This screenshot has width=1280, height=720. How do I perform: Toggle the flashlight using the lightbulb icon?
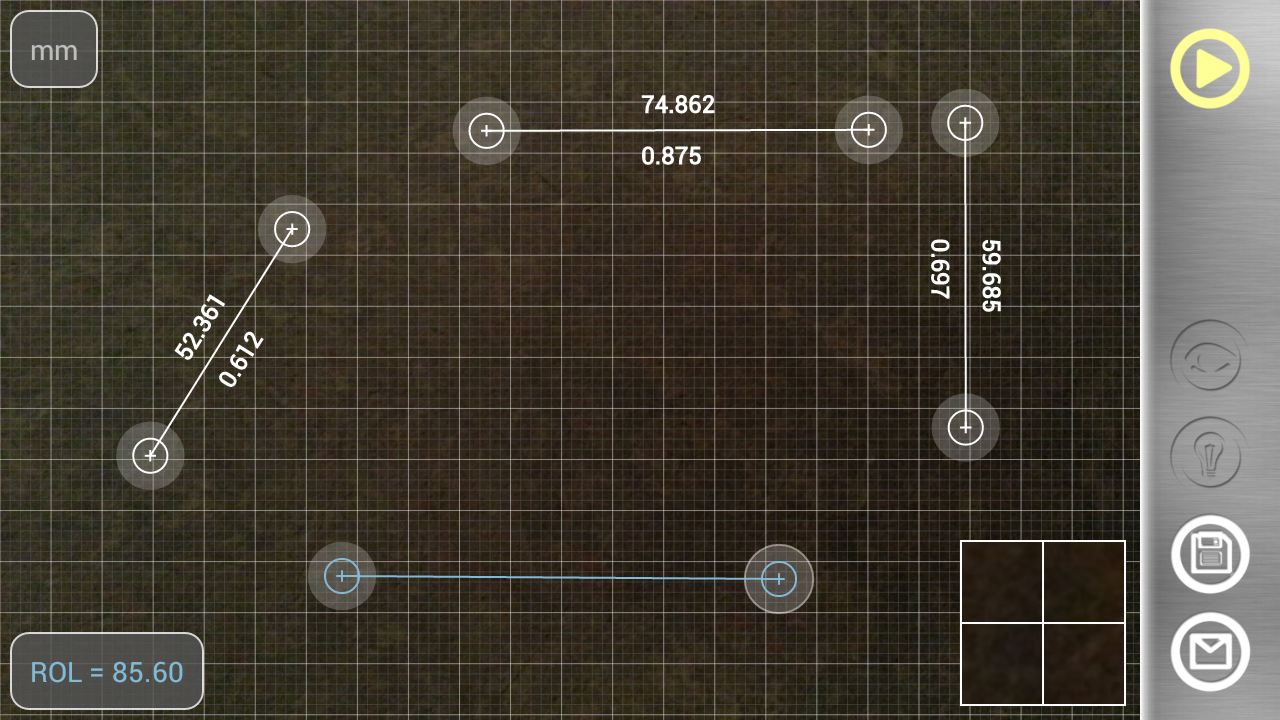(1208, 455)
